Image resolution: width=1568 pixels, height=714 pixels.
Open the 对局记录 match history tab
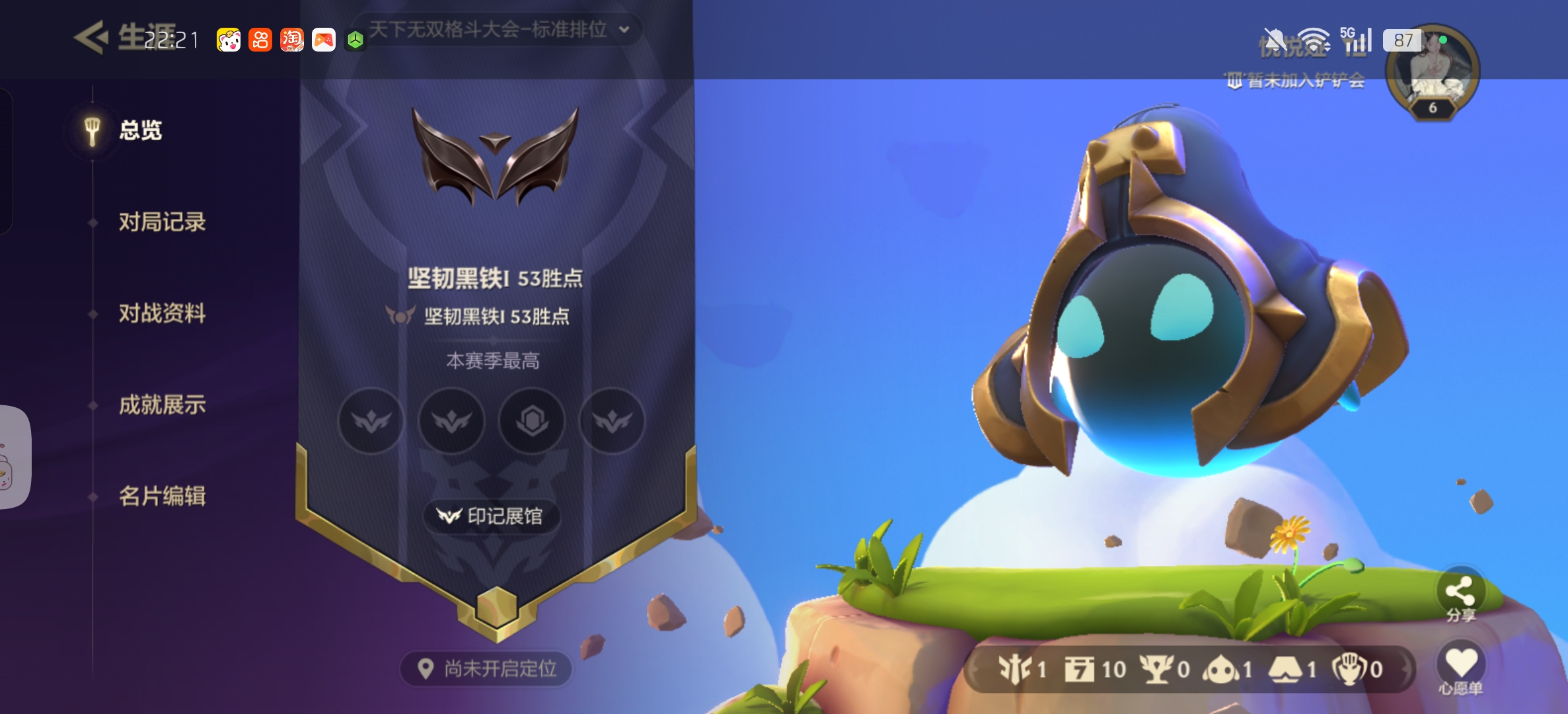coord(162,222)
